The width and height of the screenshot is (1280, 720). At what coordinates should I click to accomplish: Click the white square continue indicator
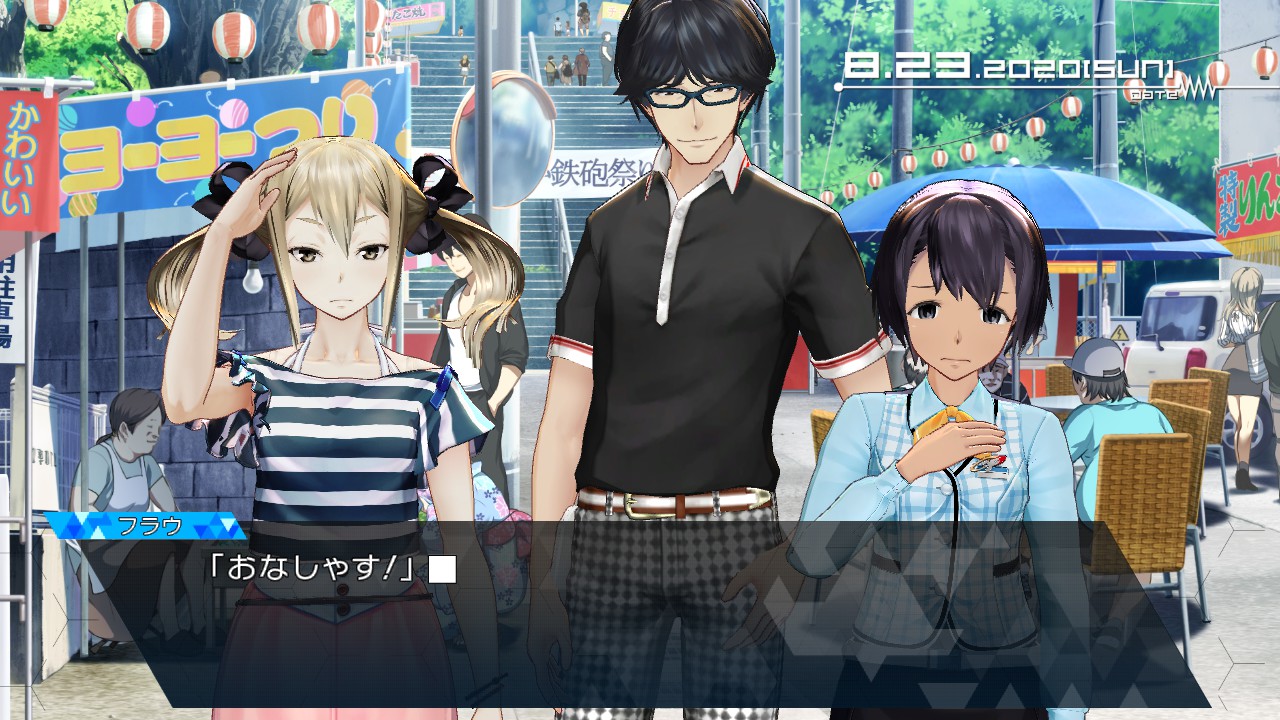click(442, 569)
